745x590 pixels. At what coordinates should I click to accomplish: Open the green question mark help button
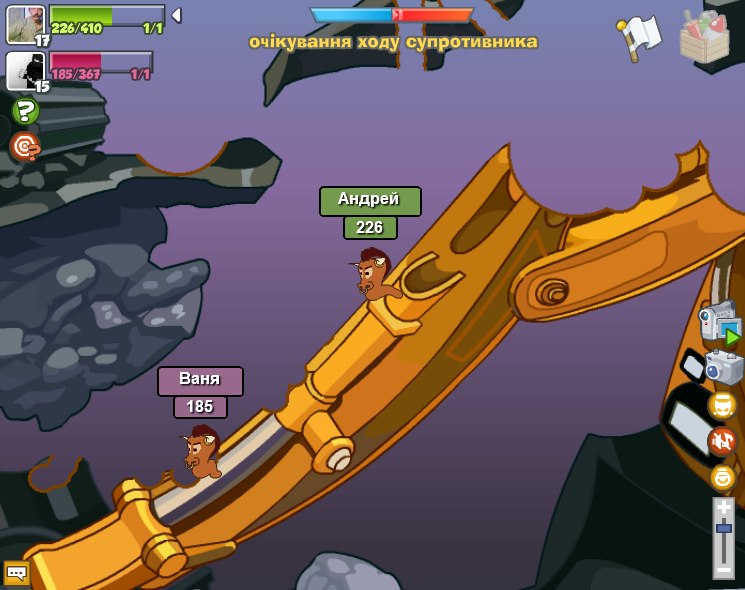click(x=25, y=111)
